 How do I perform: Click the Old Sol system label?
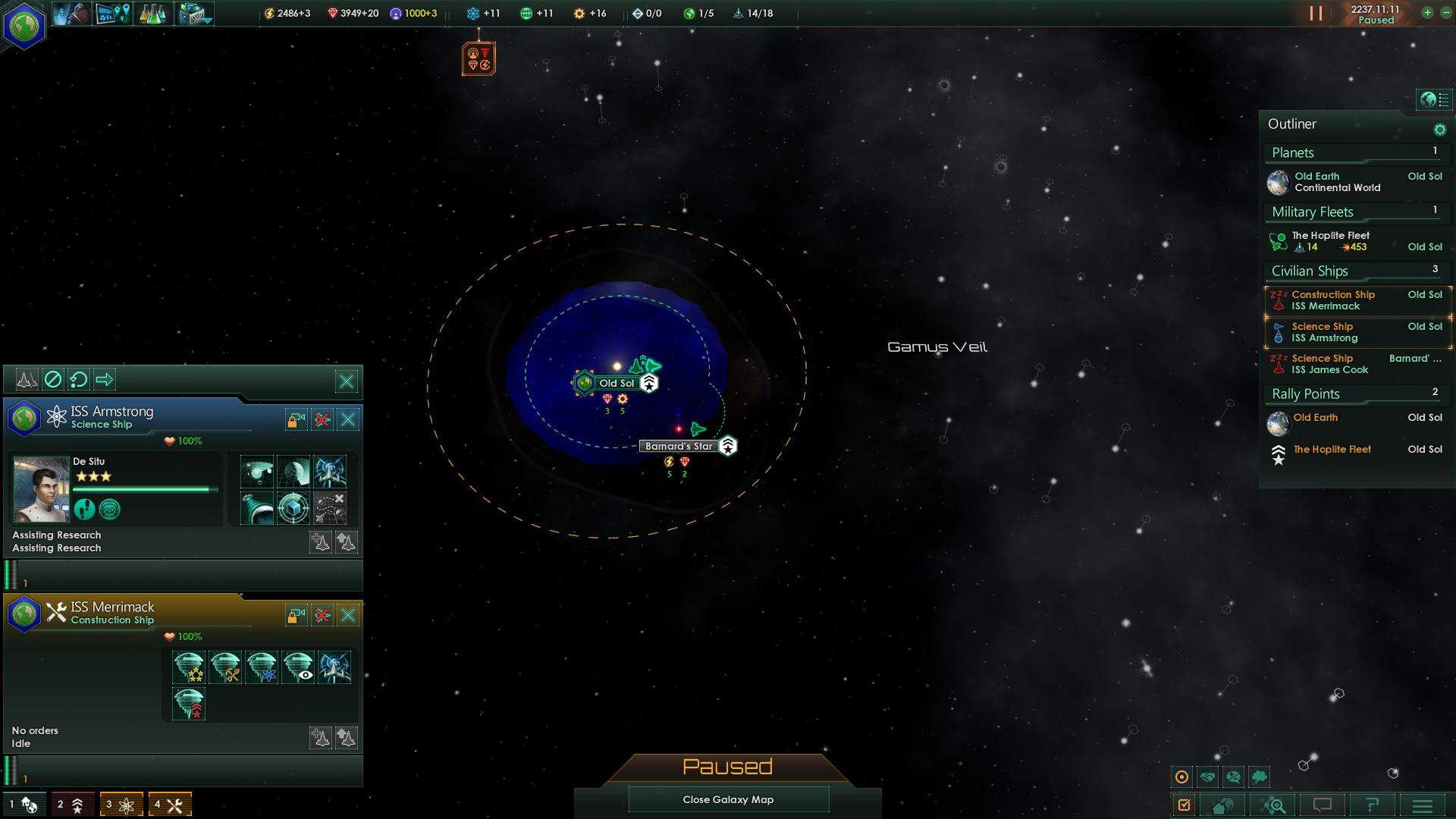617,383
